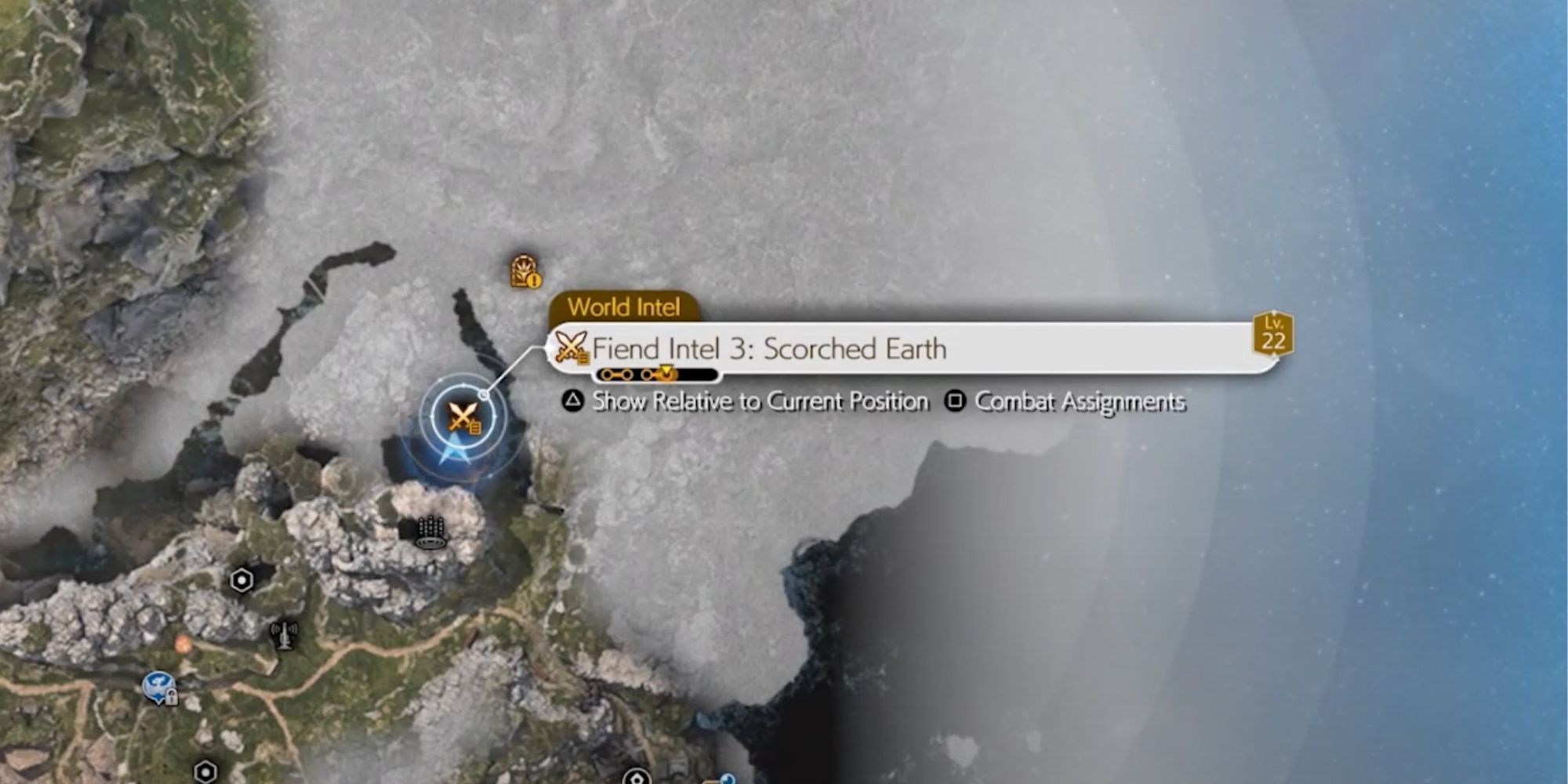Select the upper hexagonal cache icon
Screen dimensions: 1568x784
[x=241, y=579]
